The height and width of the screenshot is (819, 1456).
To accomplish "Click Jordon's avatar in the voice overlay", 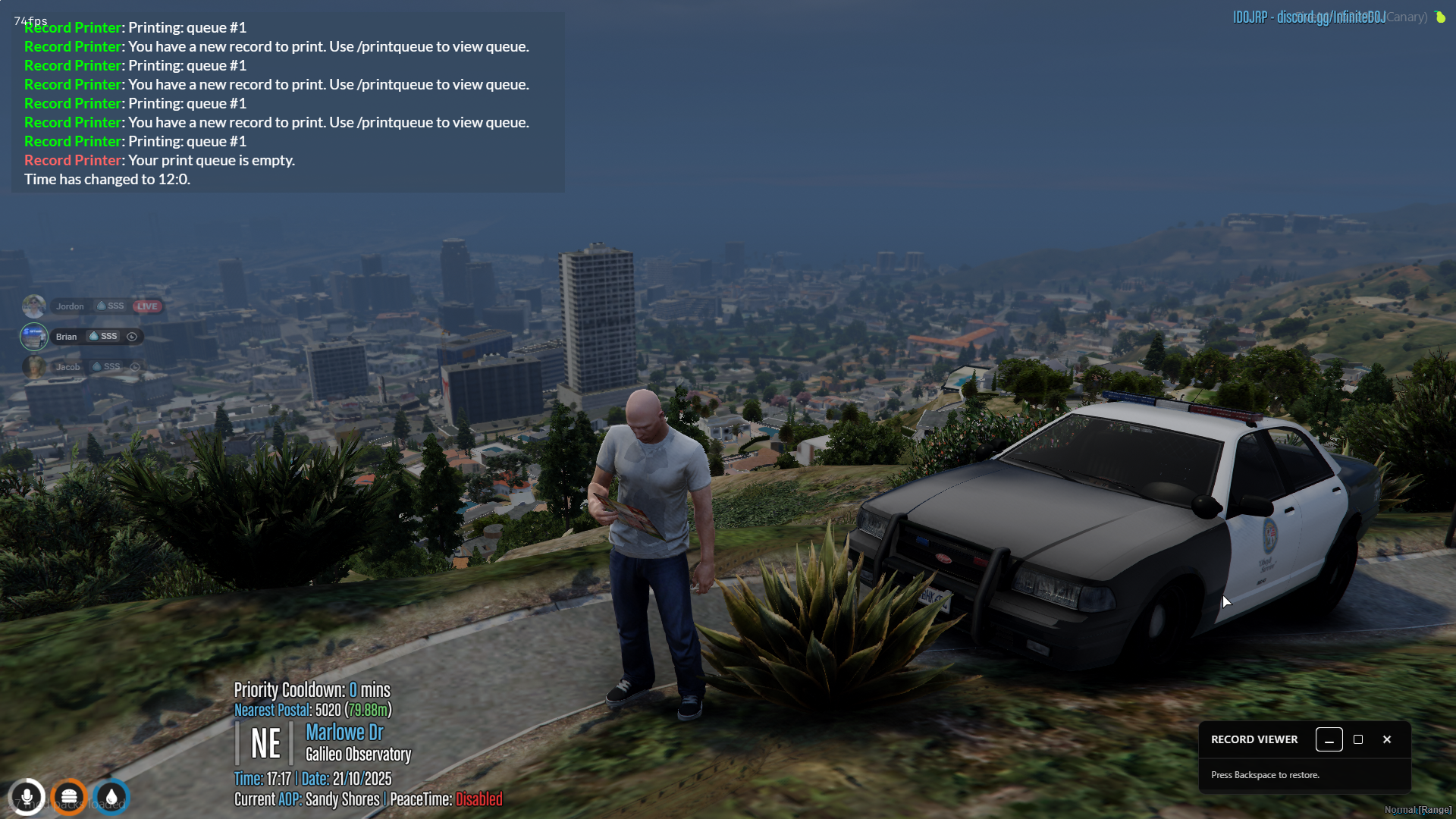I will click(34, 306).
